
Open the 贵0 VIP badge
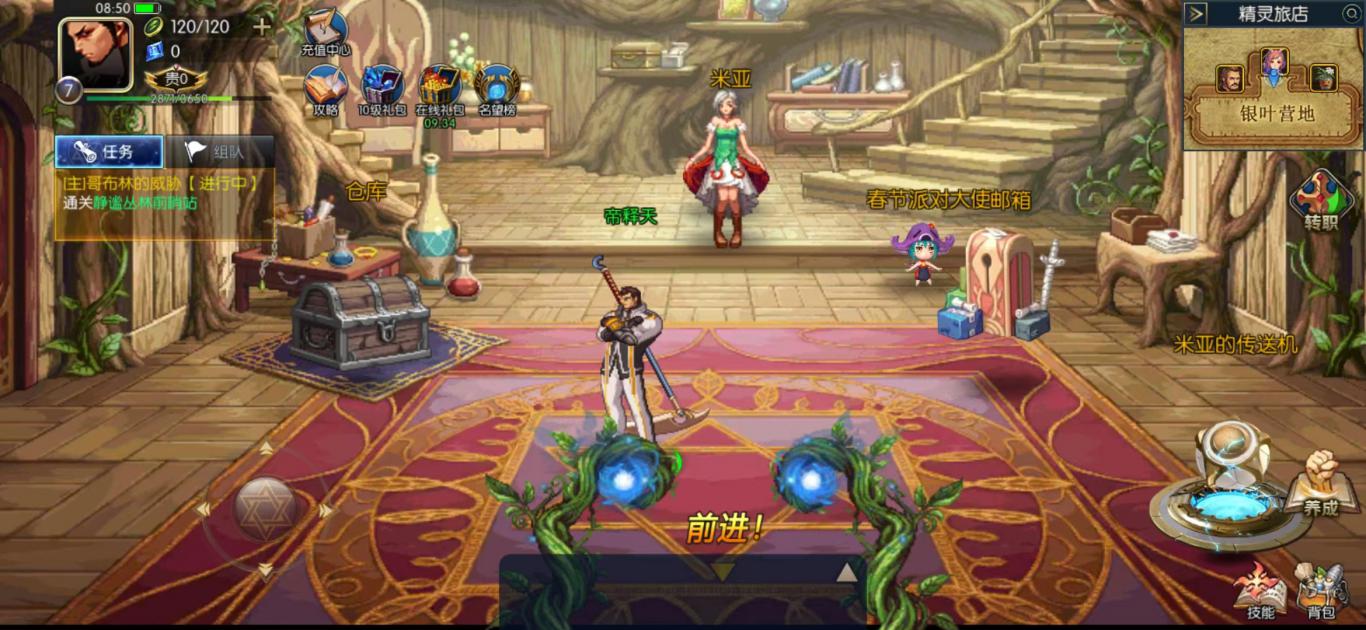click(x=176, y=79)
